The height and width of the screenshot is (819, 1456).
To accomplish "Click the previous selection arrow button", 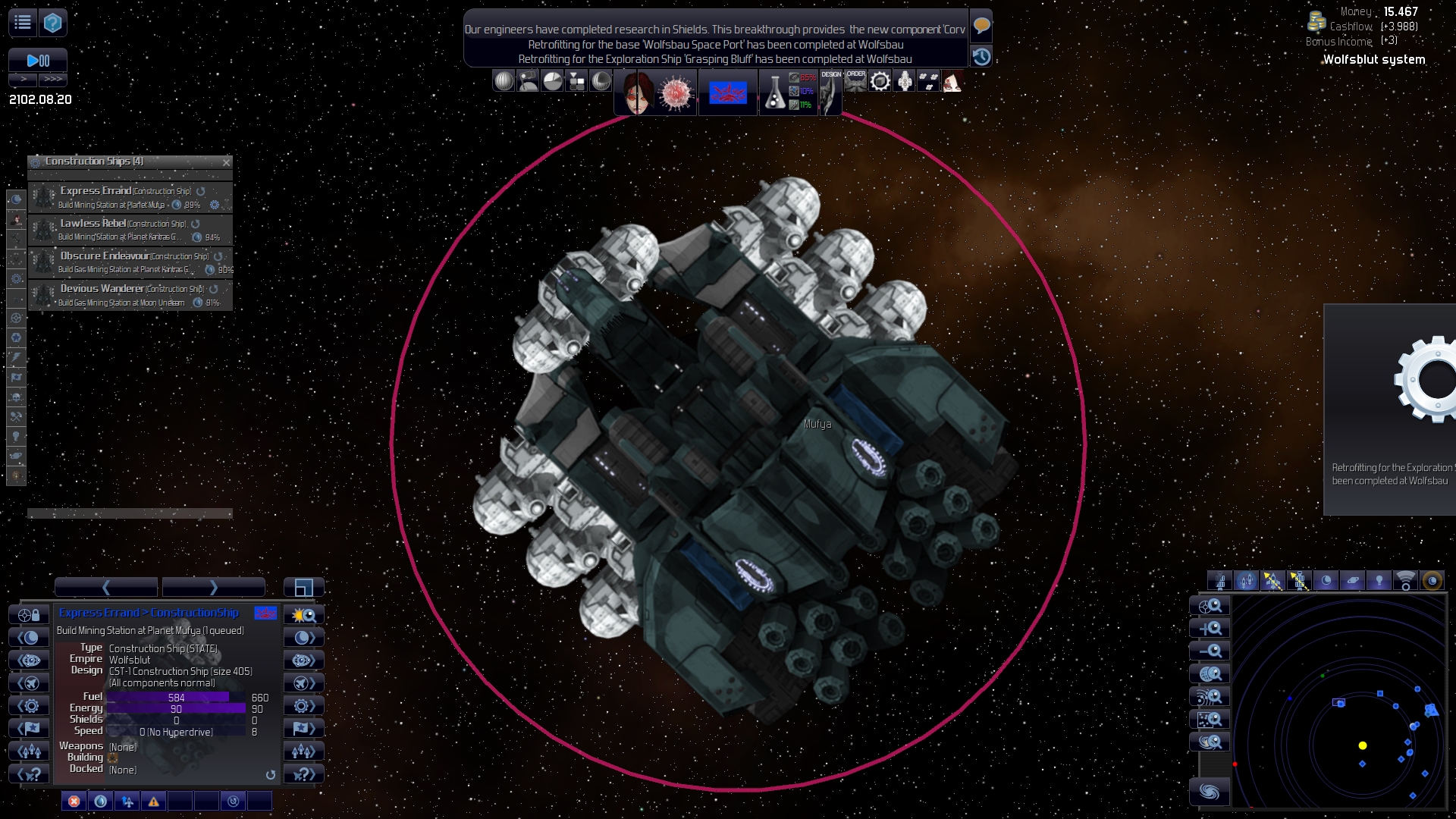I will click(106, 588).
